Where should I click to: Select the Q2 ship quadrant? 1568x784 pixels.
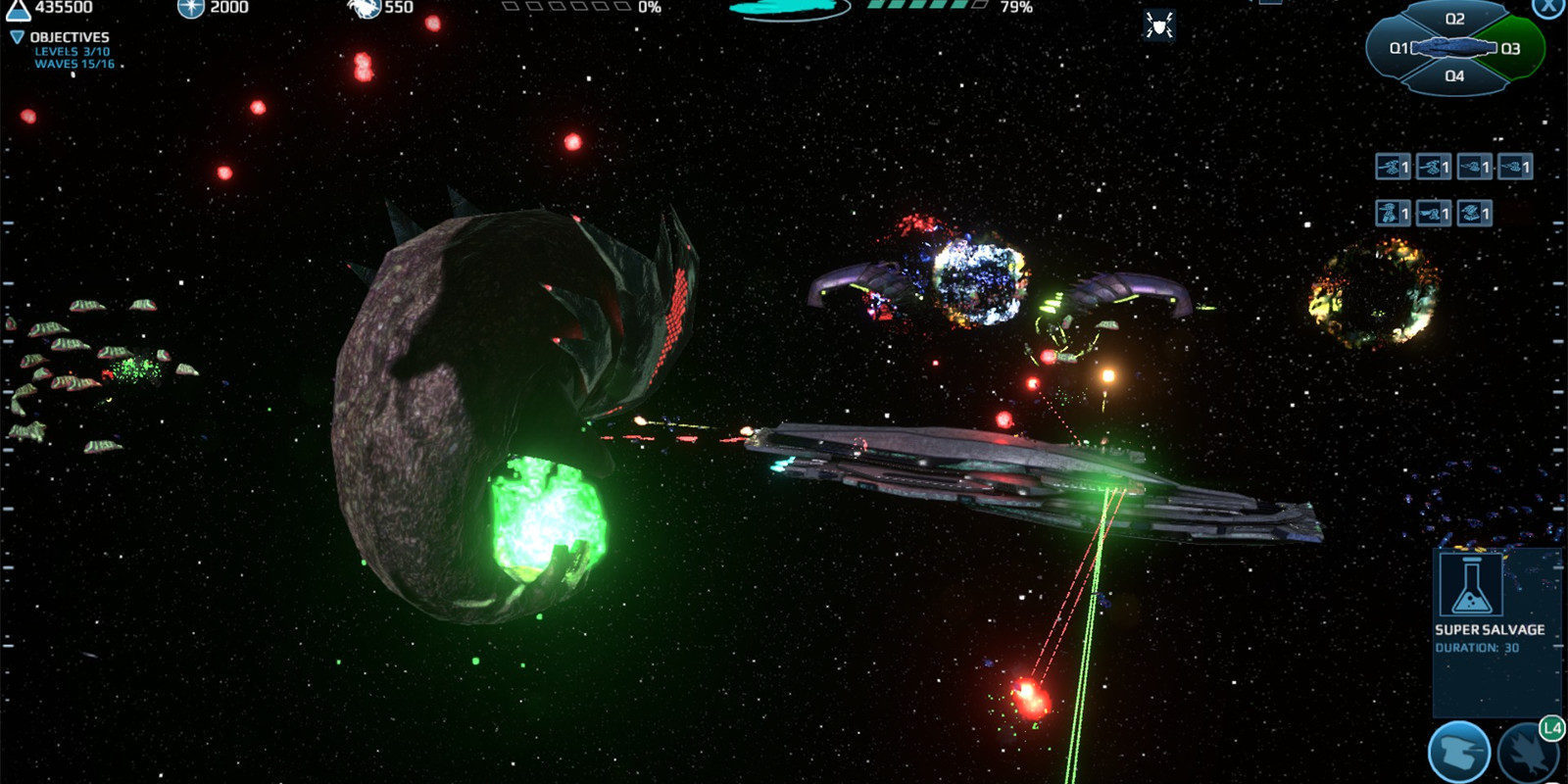point(1454,20)
